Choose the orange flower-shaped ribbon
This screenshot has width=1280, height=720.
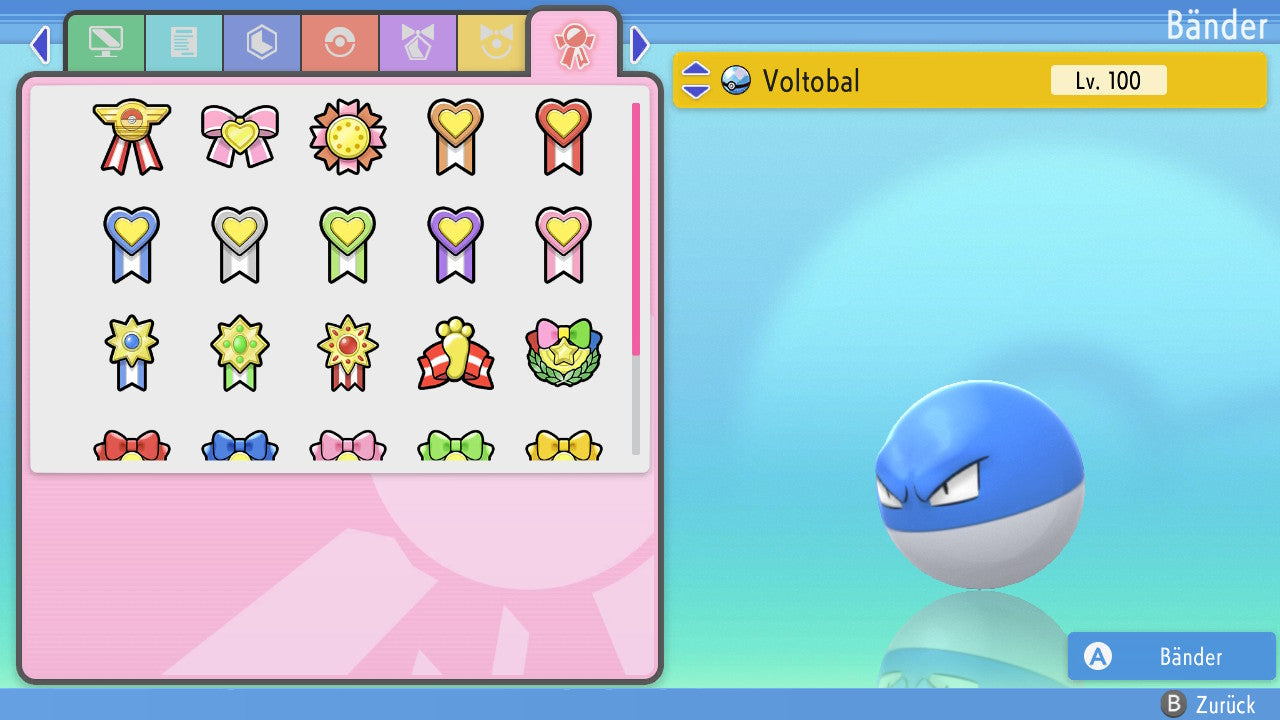(x=347, y=136)
